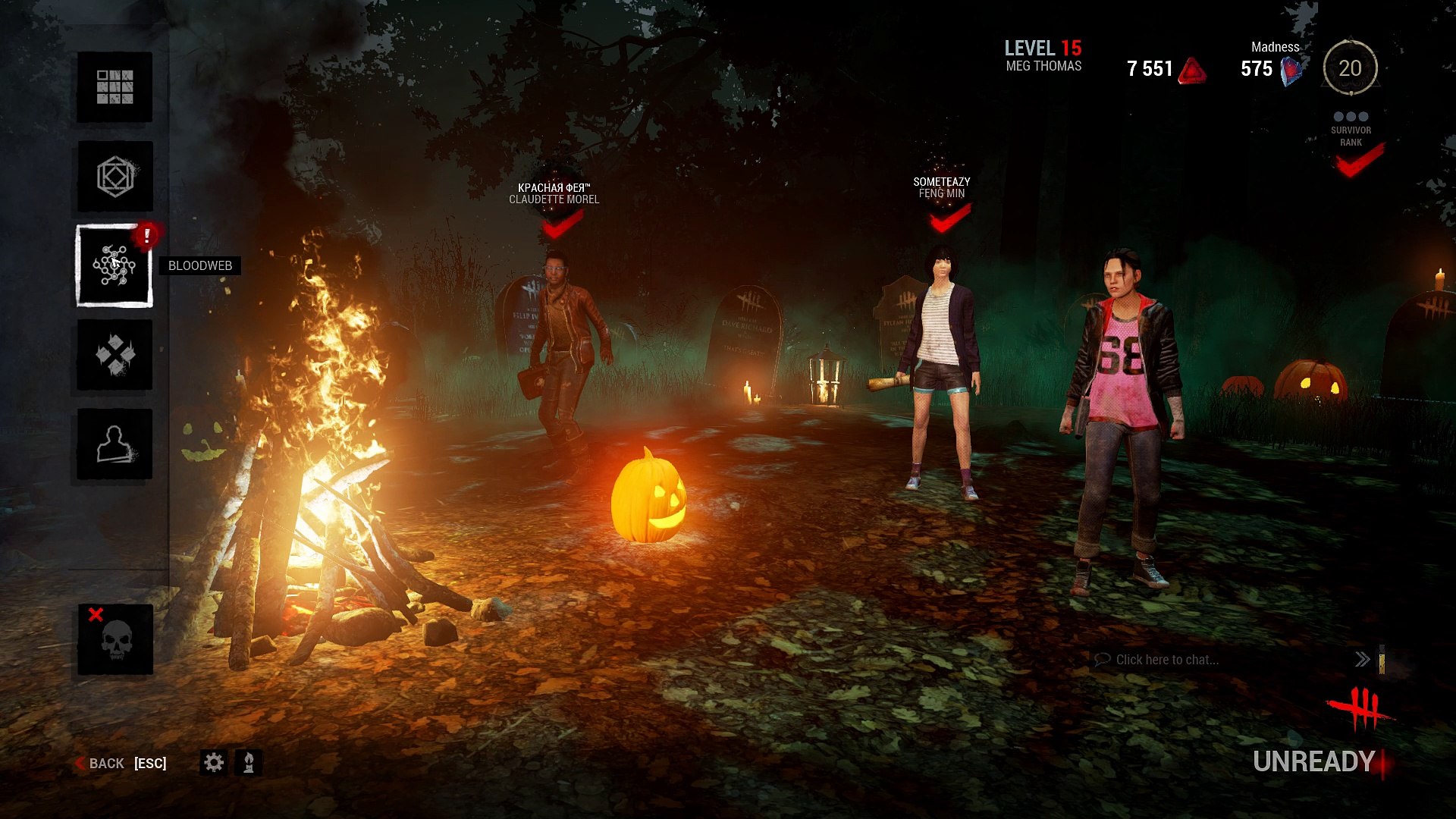Open the Bloodweb menu
Image resolution: width=1456 pixels, height=819 pixels.
(115, 266)
